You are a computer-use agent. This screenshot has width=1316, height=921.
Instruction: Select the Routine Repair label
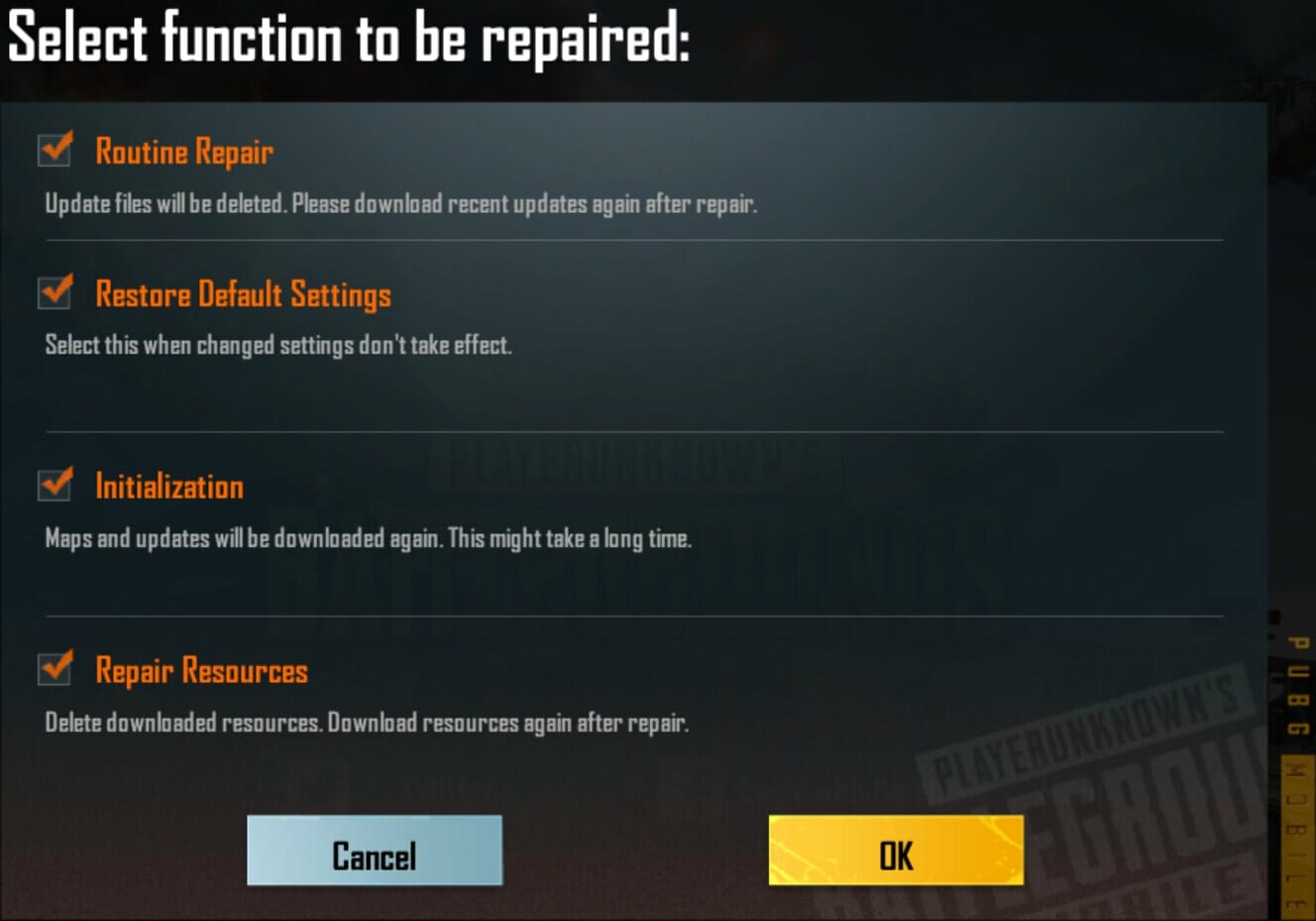point(184,151)
